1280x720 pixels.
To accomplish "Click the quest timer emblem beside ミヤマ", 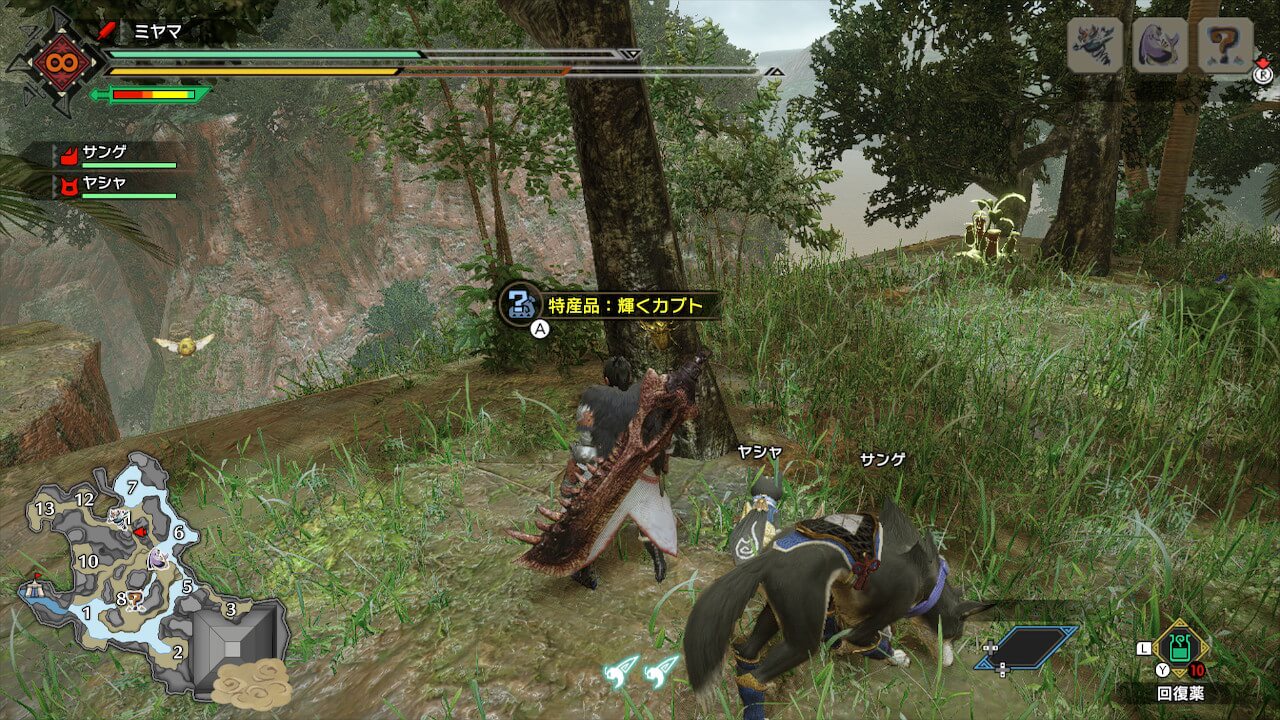I will coord(54,62).
